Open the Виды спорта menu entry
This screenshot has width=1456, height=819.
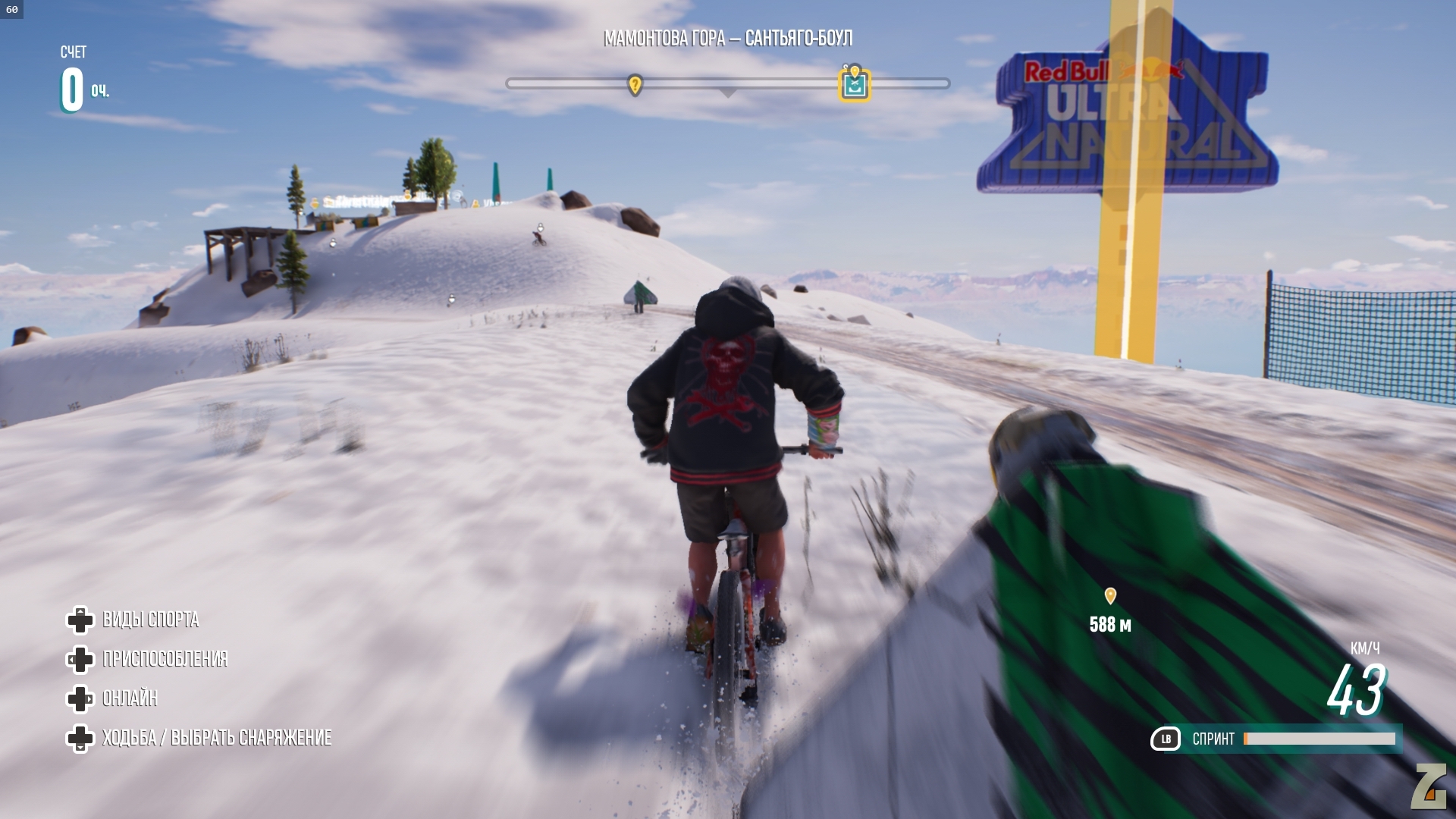[150, 620]
